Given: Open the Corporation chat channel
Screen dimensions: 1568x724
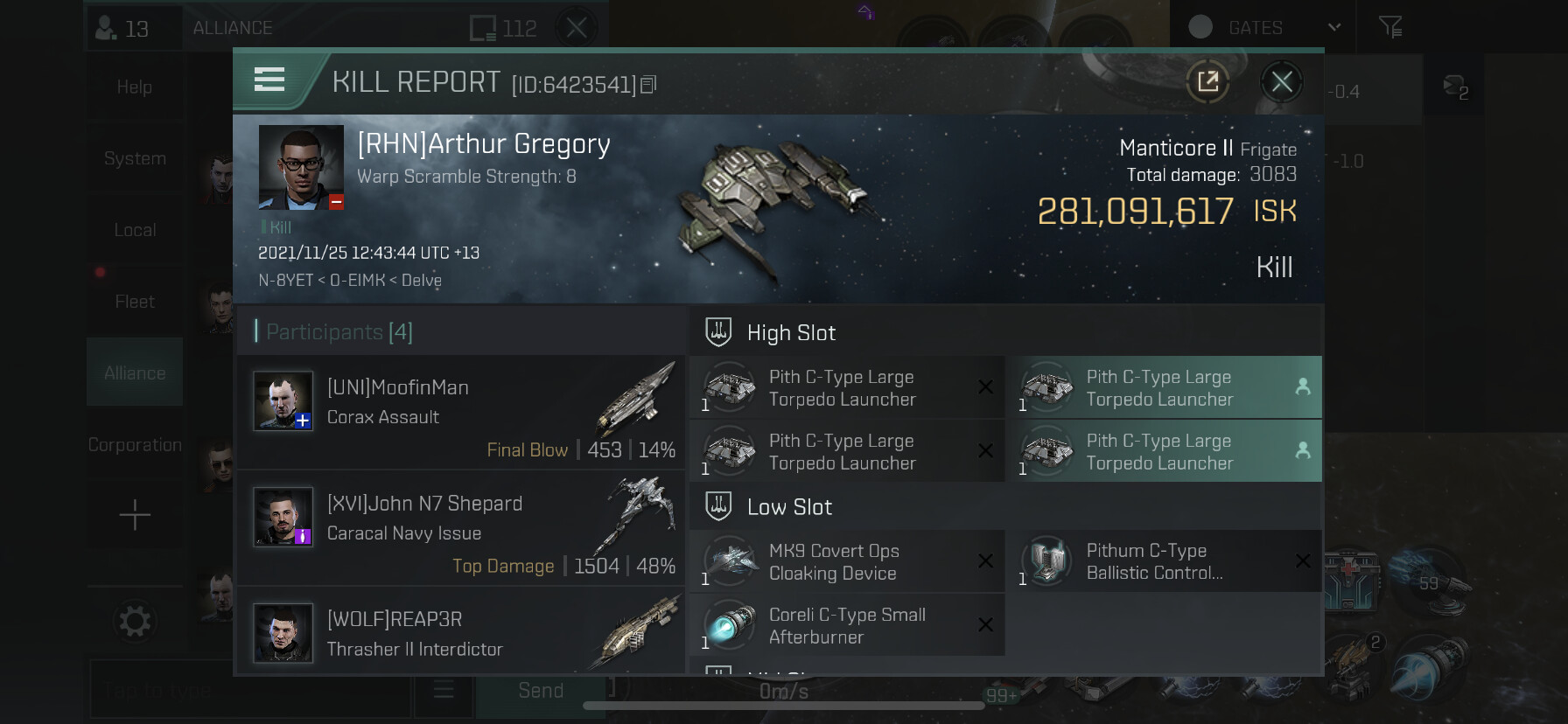Looking at the screenshot, I should click(135, 445).
